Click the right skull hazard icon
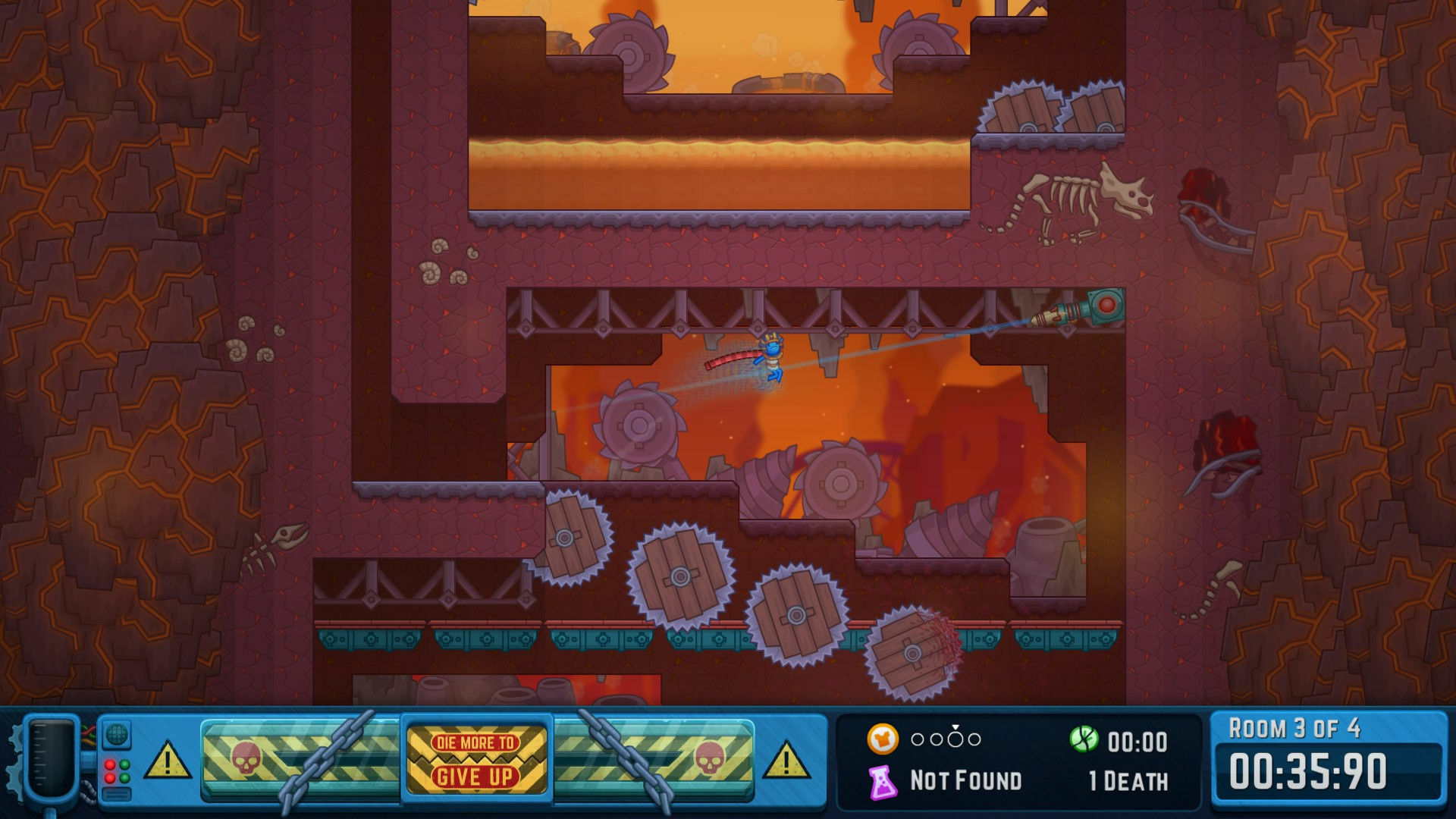1456x819 pixels. point(711,757)
